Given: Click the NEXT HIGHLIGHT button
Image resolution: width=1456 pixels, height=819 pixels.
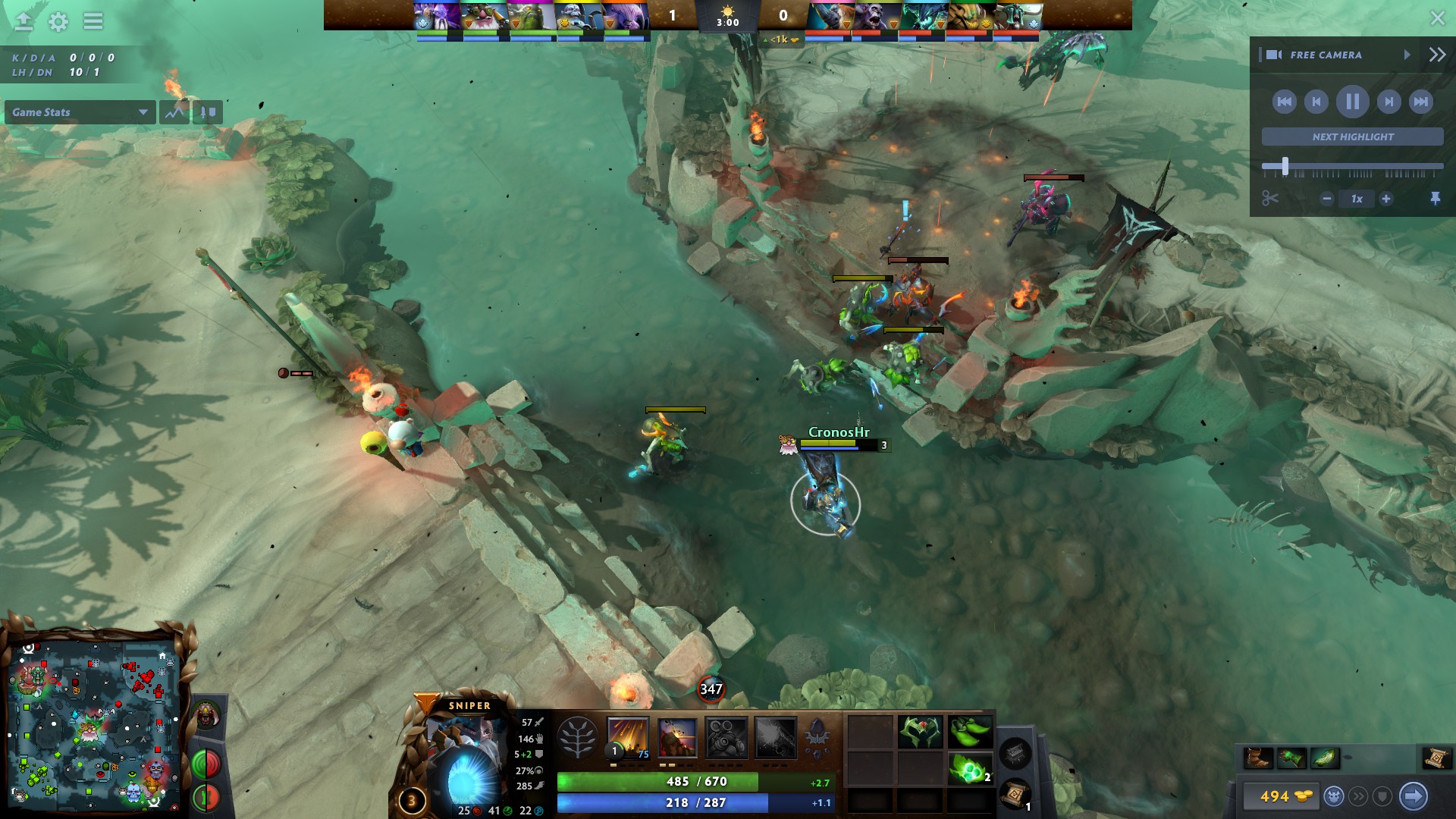Looking at the screenshot, I should 1352,136.
